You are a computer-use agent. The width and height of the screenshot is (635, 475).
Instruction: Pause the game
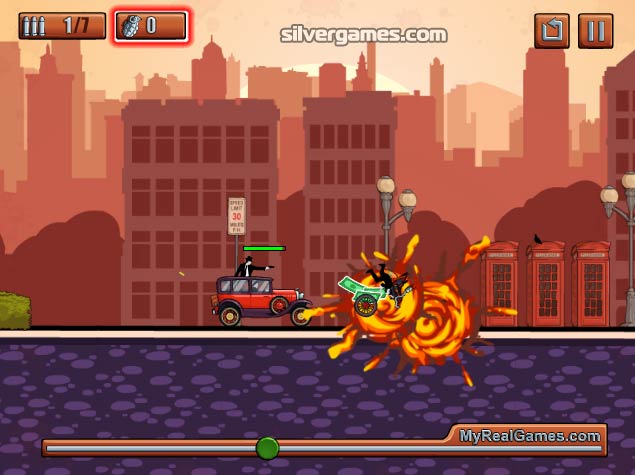tap(596, 30)
